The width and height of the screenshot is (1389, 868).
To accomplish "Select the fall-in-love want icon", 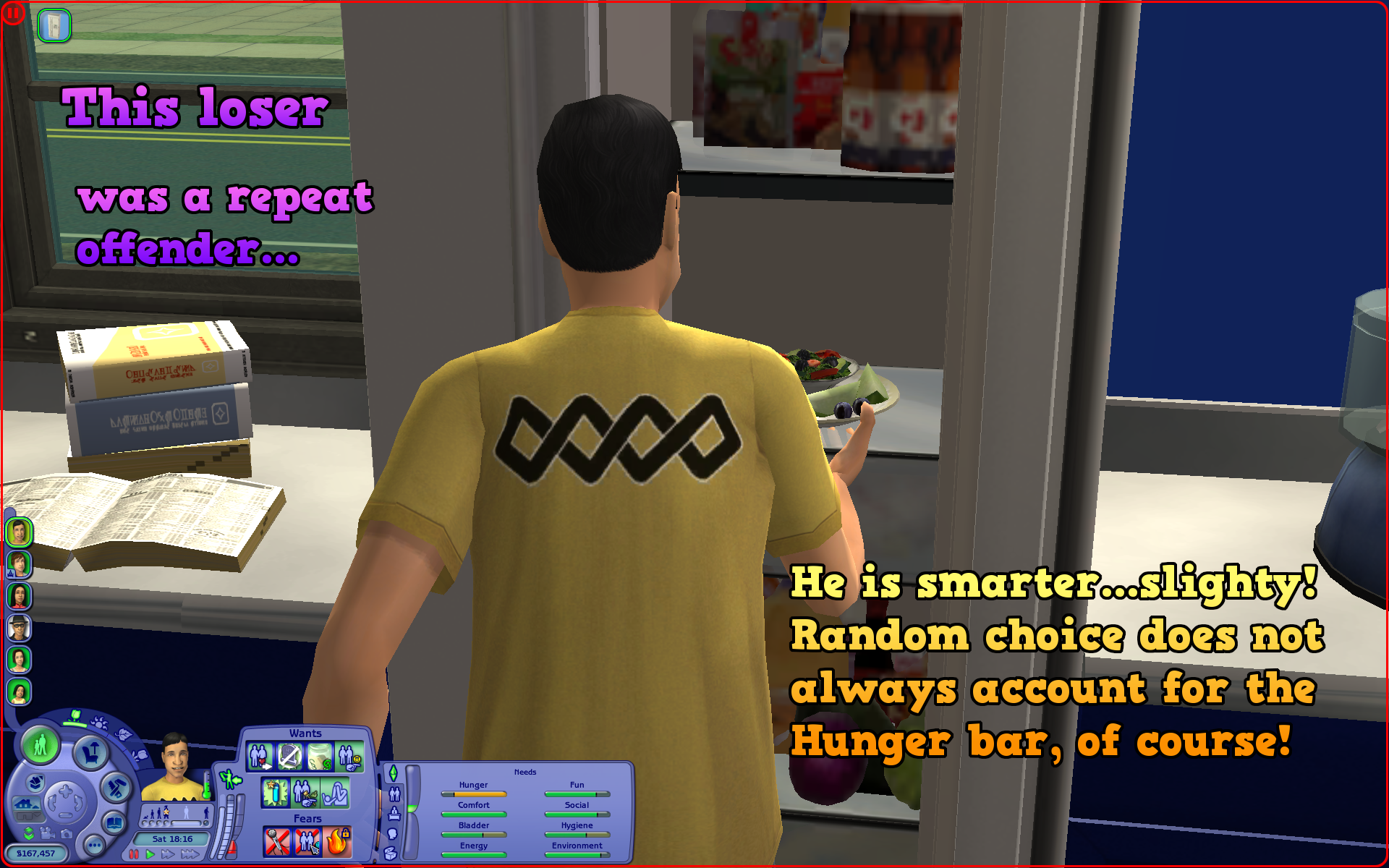I will (x=260, y=756).
